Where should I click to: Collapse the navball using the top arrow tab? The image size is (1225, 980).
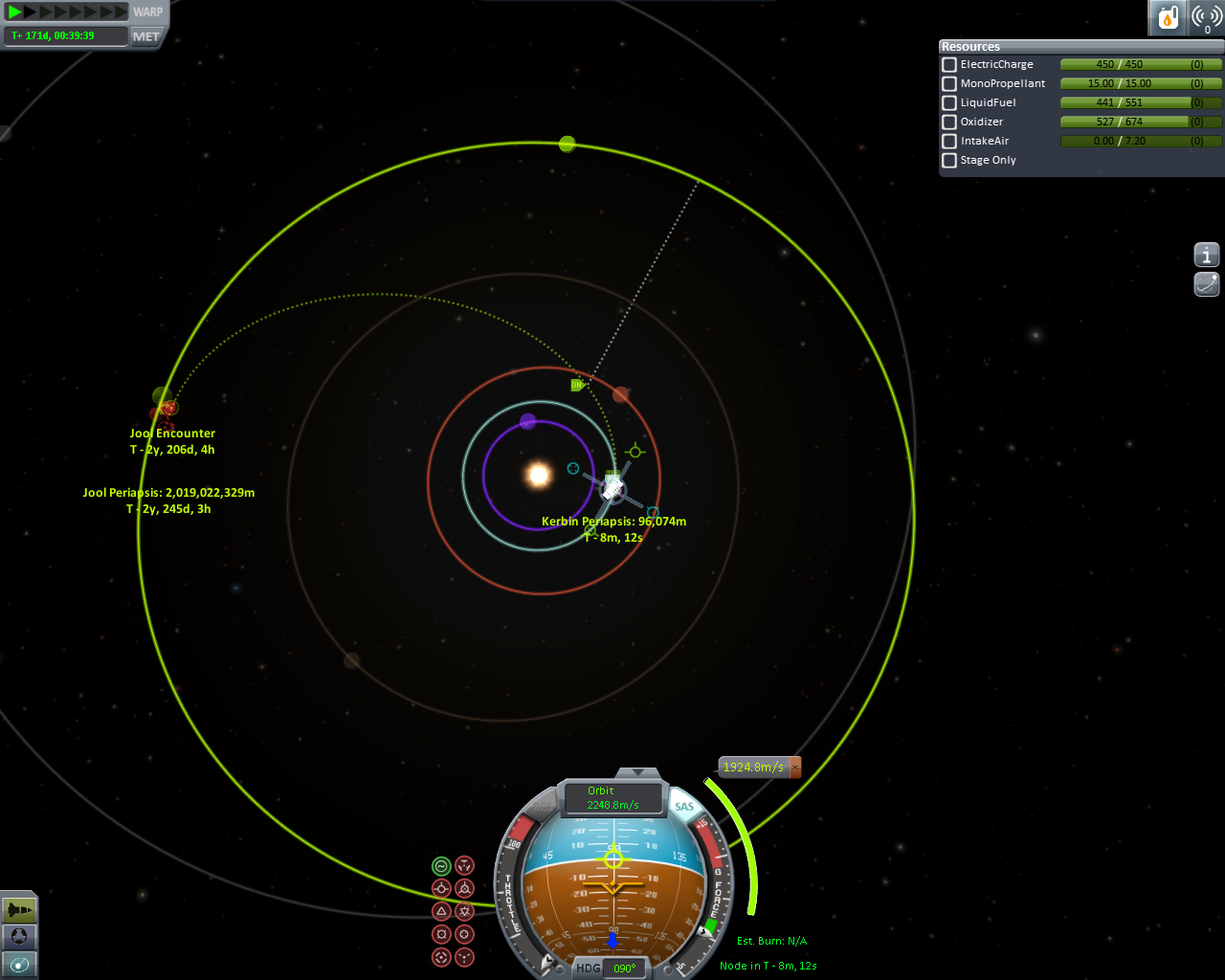[637, 772]
